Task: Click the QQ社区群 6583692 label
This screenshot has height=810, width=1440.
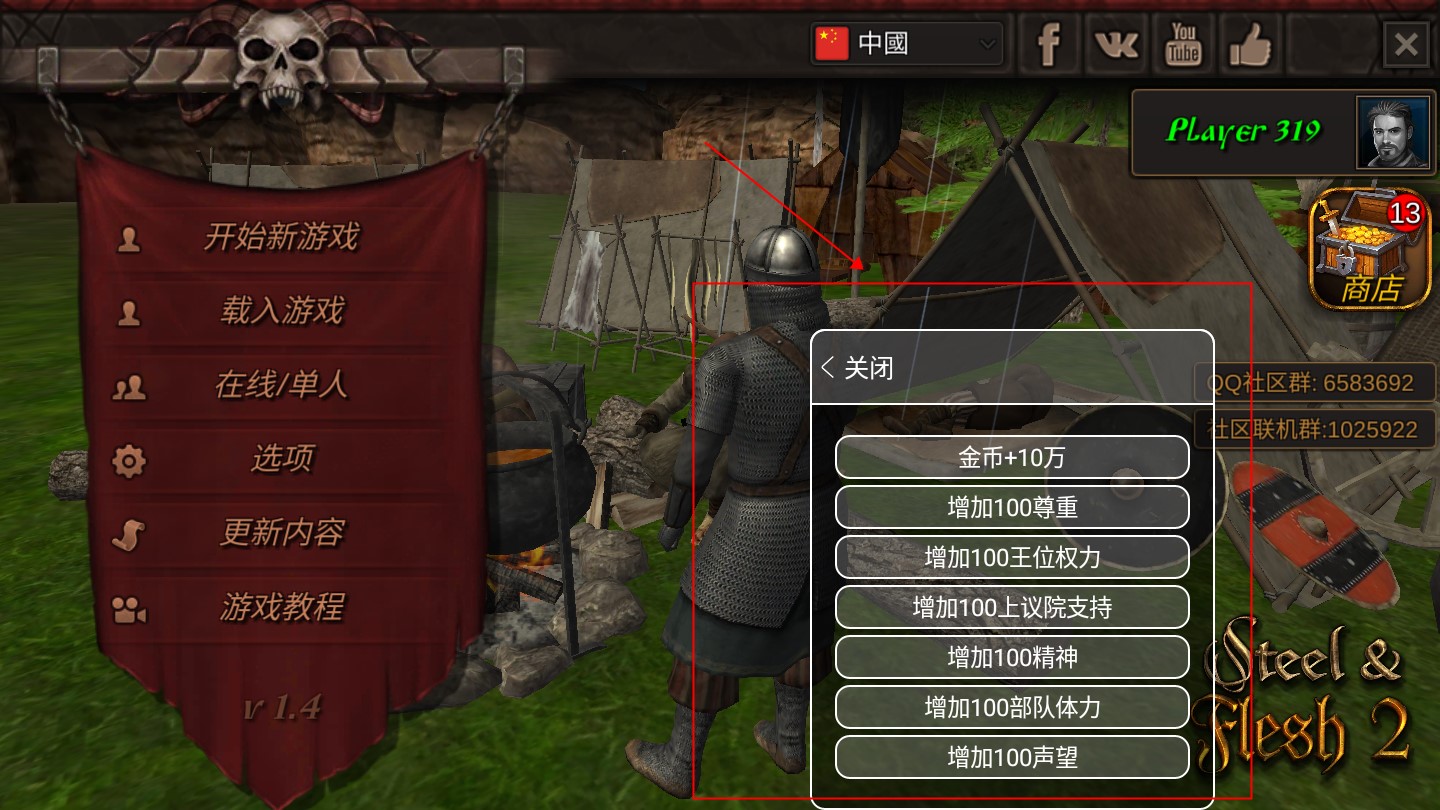Action: (1315, 380)
